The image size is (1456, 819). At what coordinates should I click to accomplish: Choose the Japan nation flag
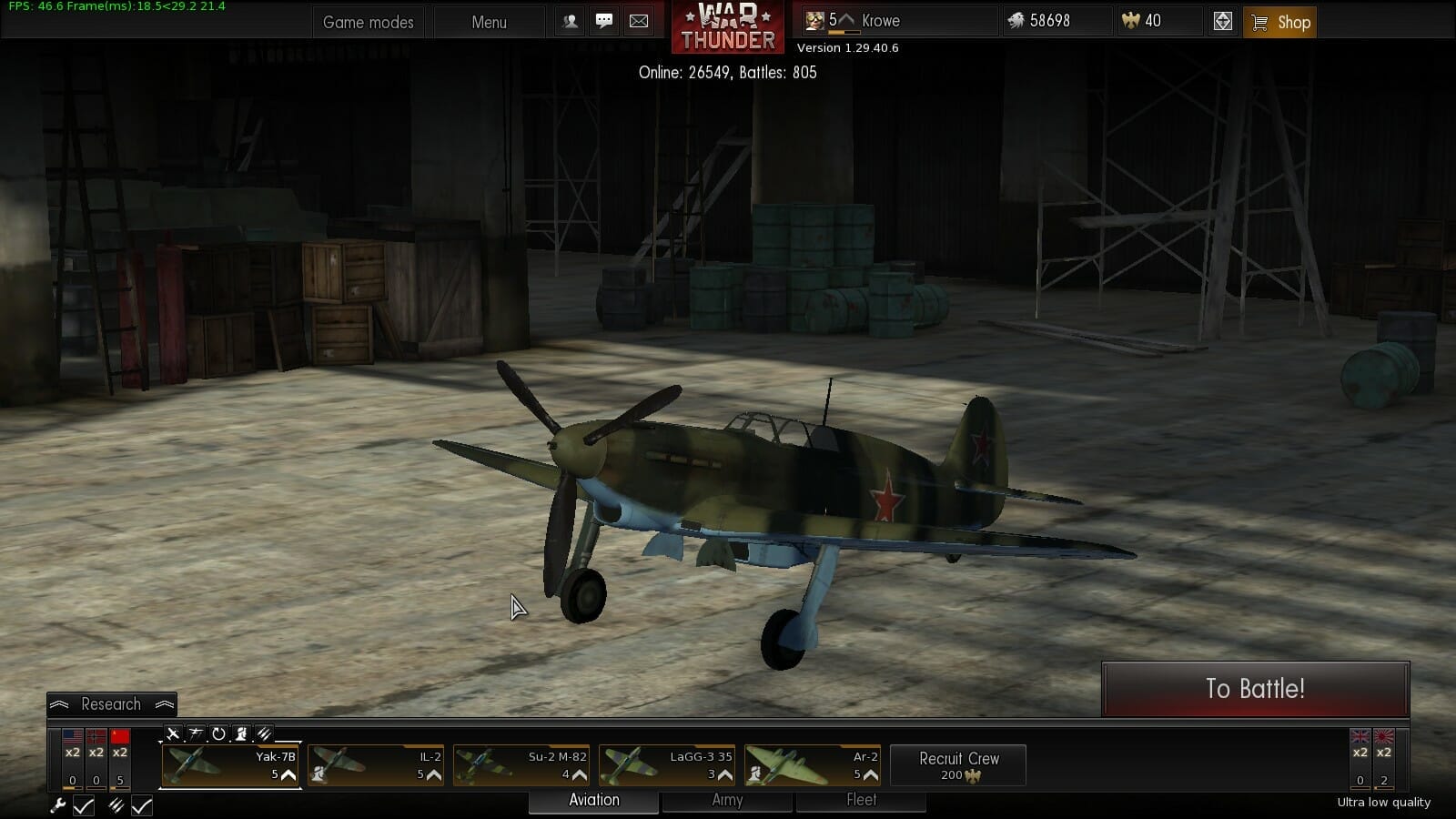pos(1383,737)
